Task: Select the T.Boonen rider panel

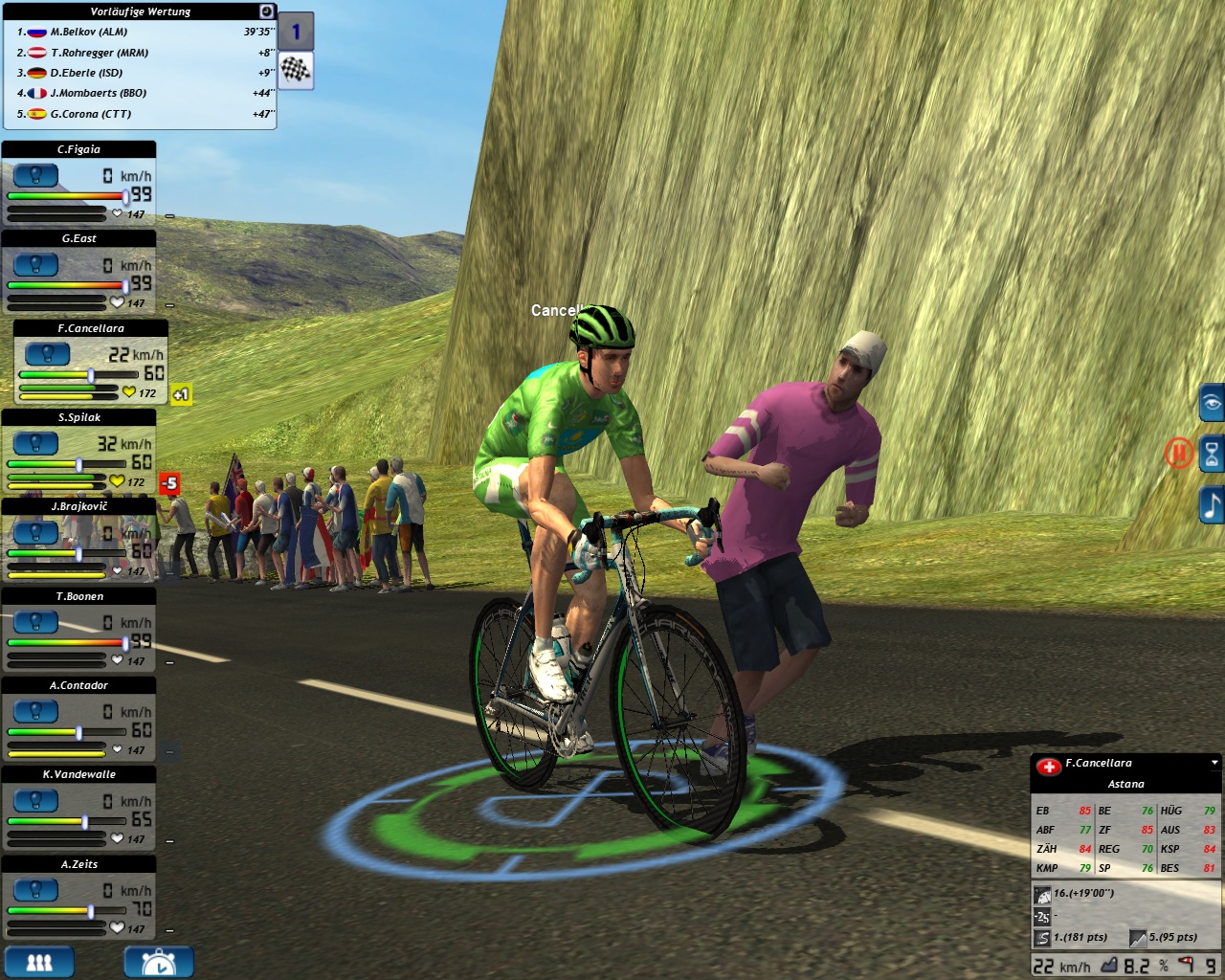Action: (x=79, y=596)
